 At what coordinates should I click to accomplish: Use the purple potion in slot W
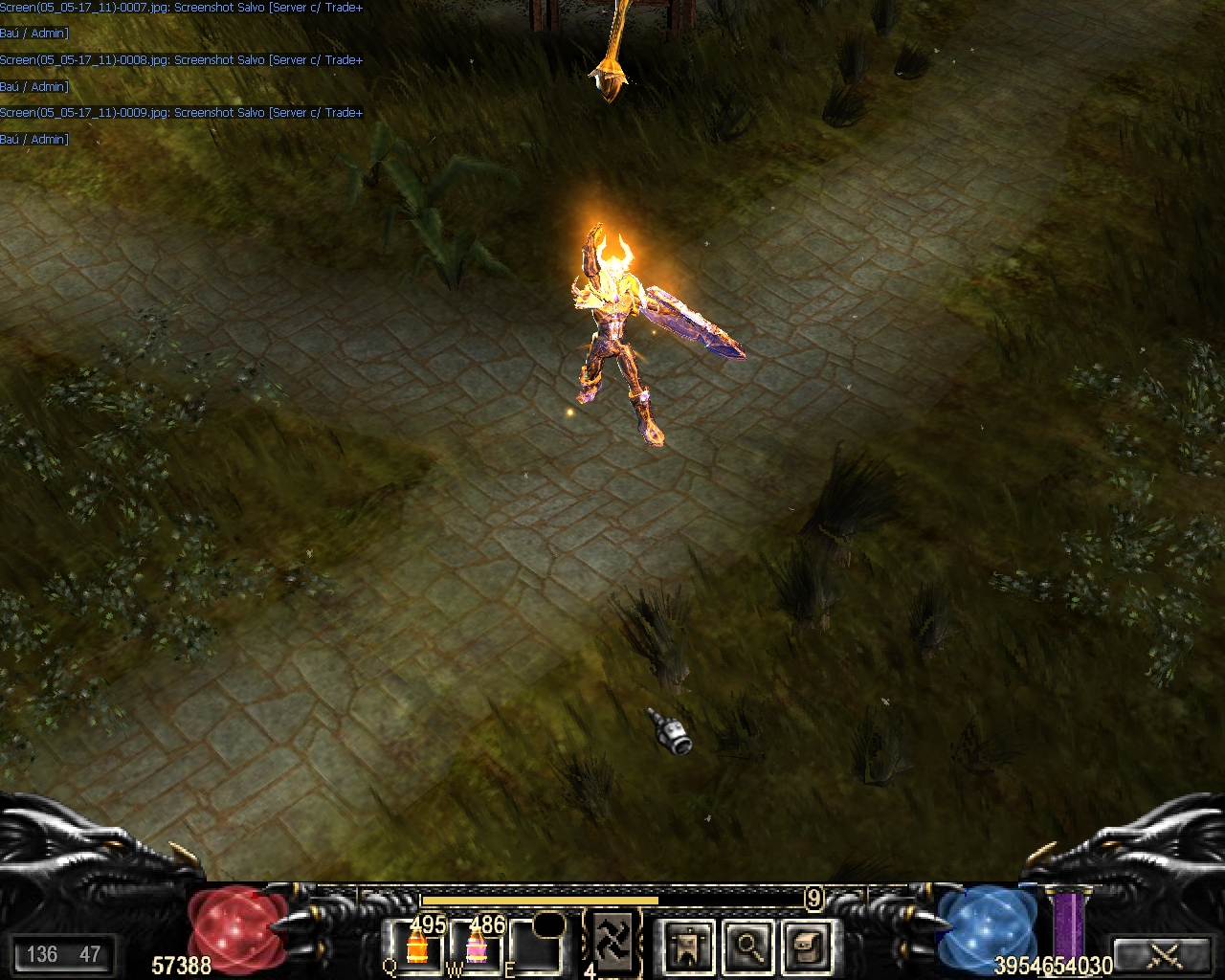477,947
